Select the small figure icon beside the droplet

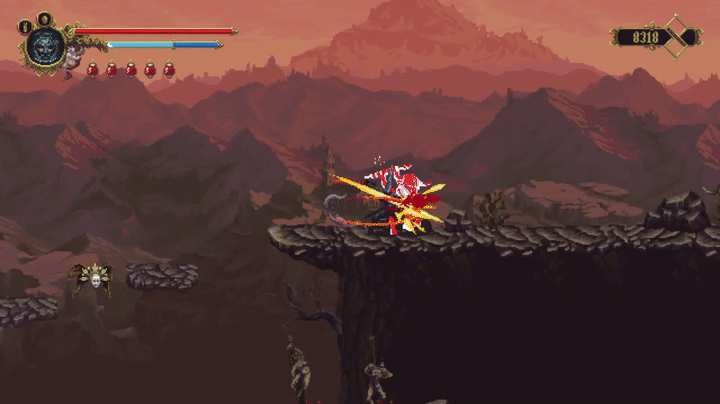click(x=26, y=27)
